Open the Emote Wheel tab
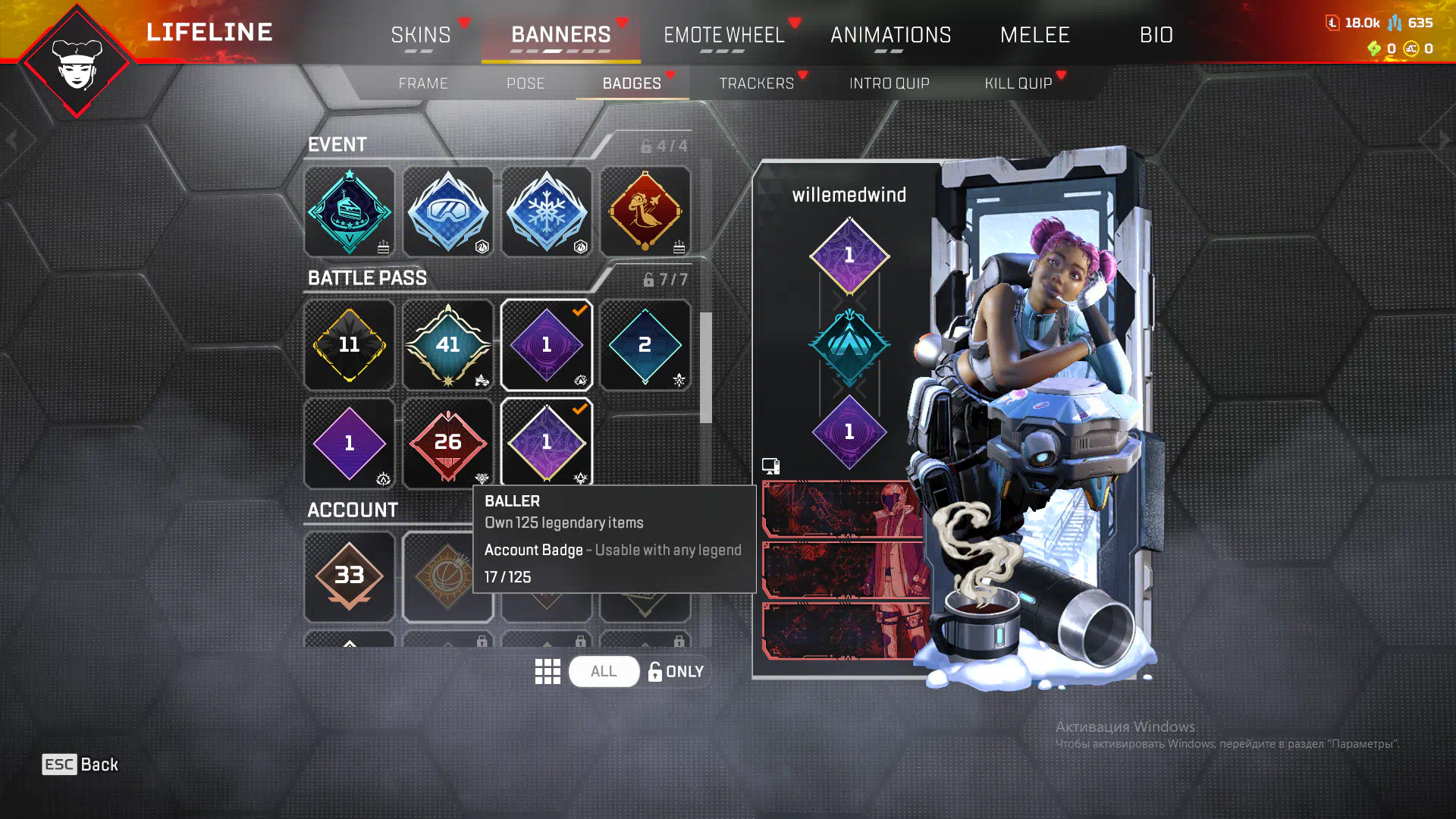This screenshot has width=1456, height=819. click(723, 35)
